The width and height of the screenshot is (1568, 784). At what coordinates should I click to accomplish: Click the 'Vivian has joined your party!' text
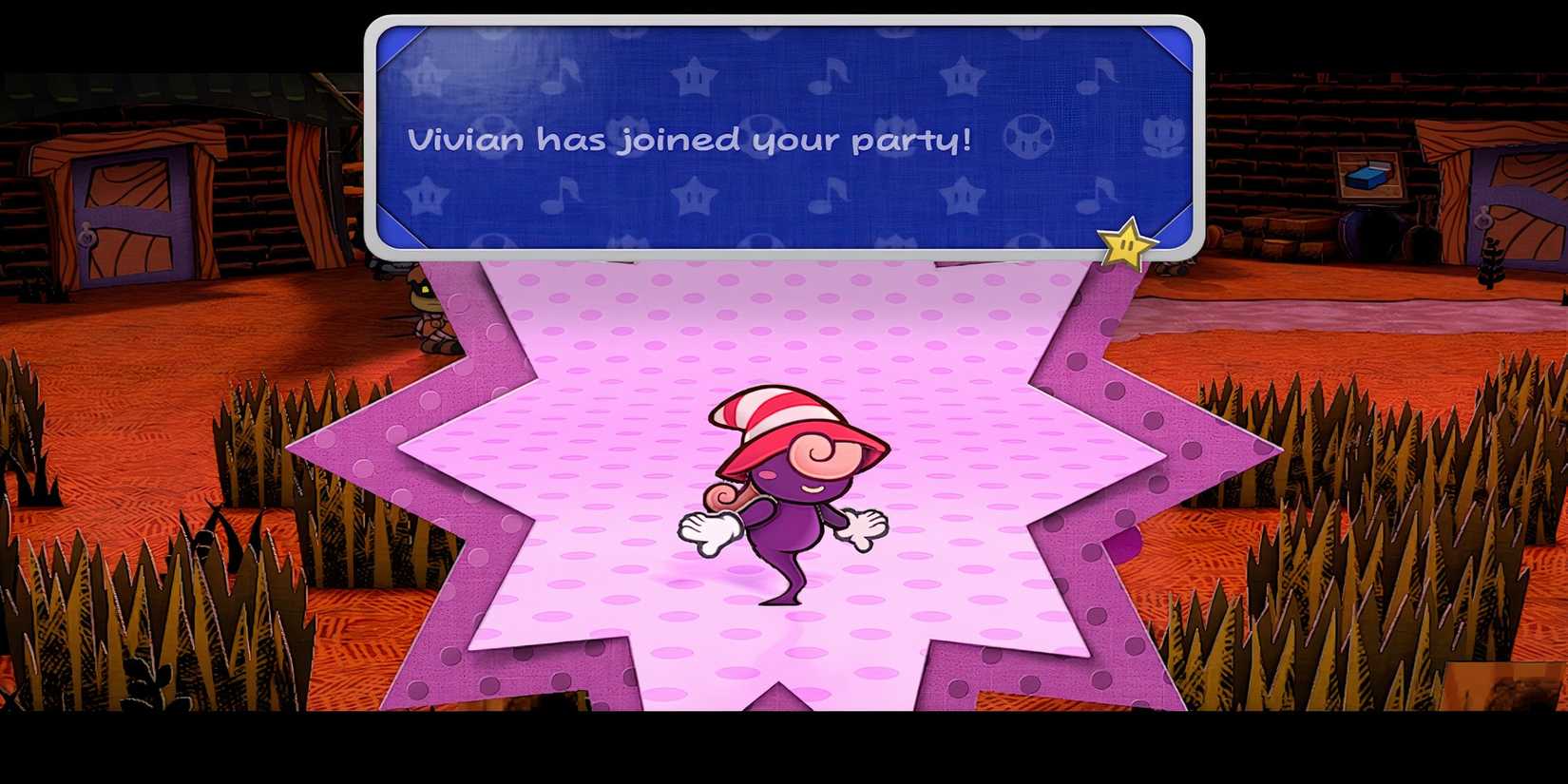[x=689, y=140]
